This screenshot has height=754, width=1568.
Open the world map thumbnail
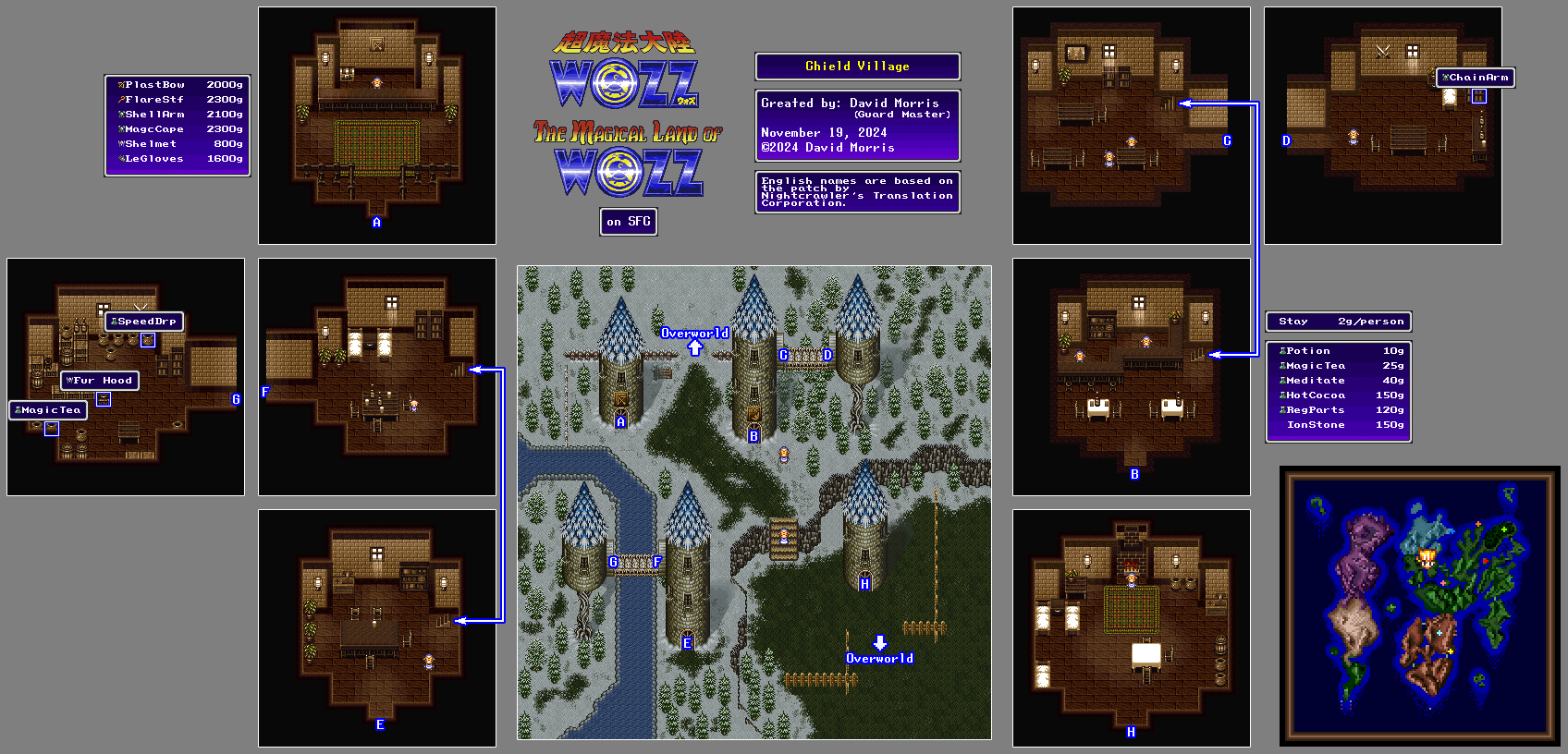[x=1419, y=605]
